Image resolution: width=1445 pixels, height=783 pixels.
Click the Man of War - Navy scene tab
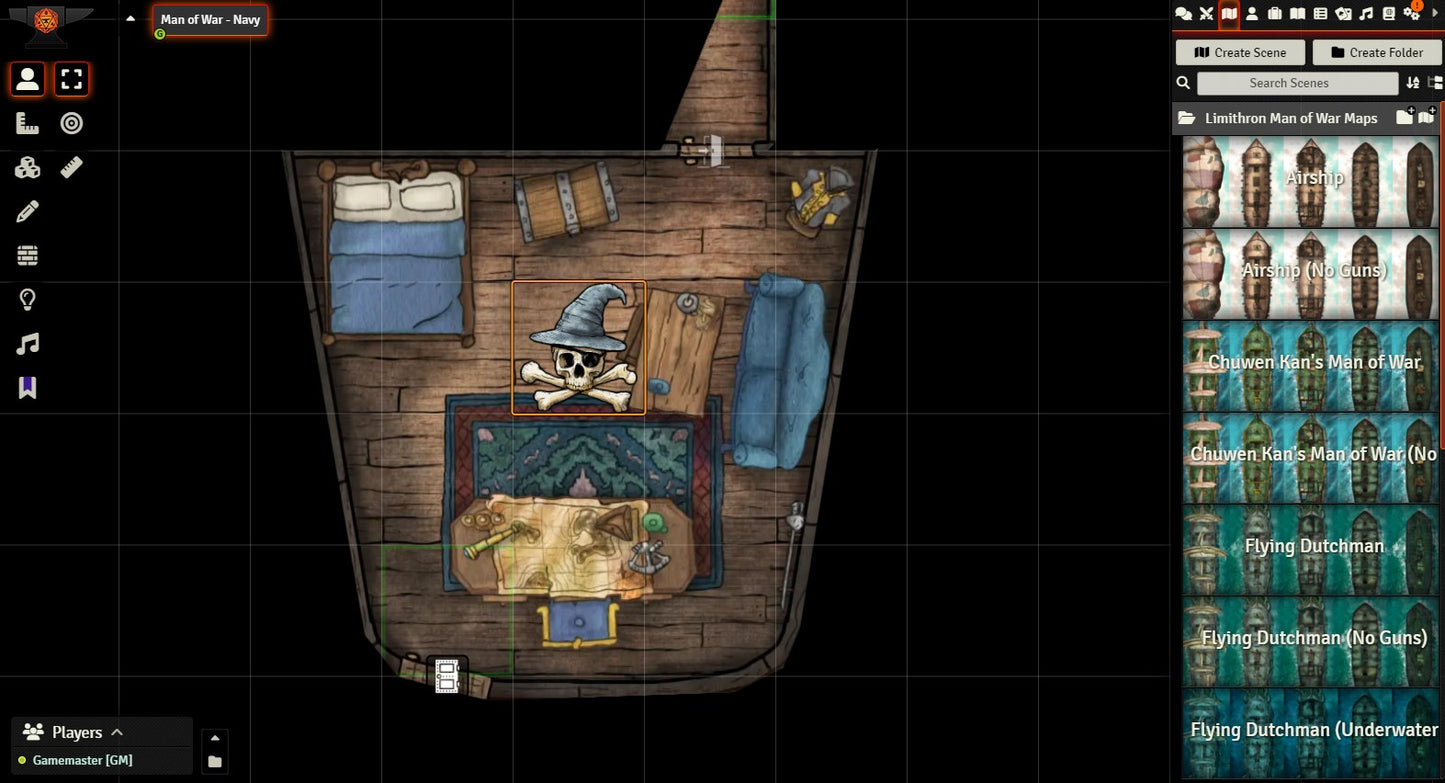point(210,19)
